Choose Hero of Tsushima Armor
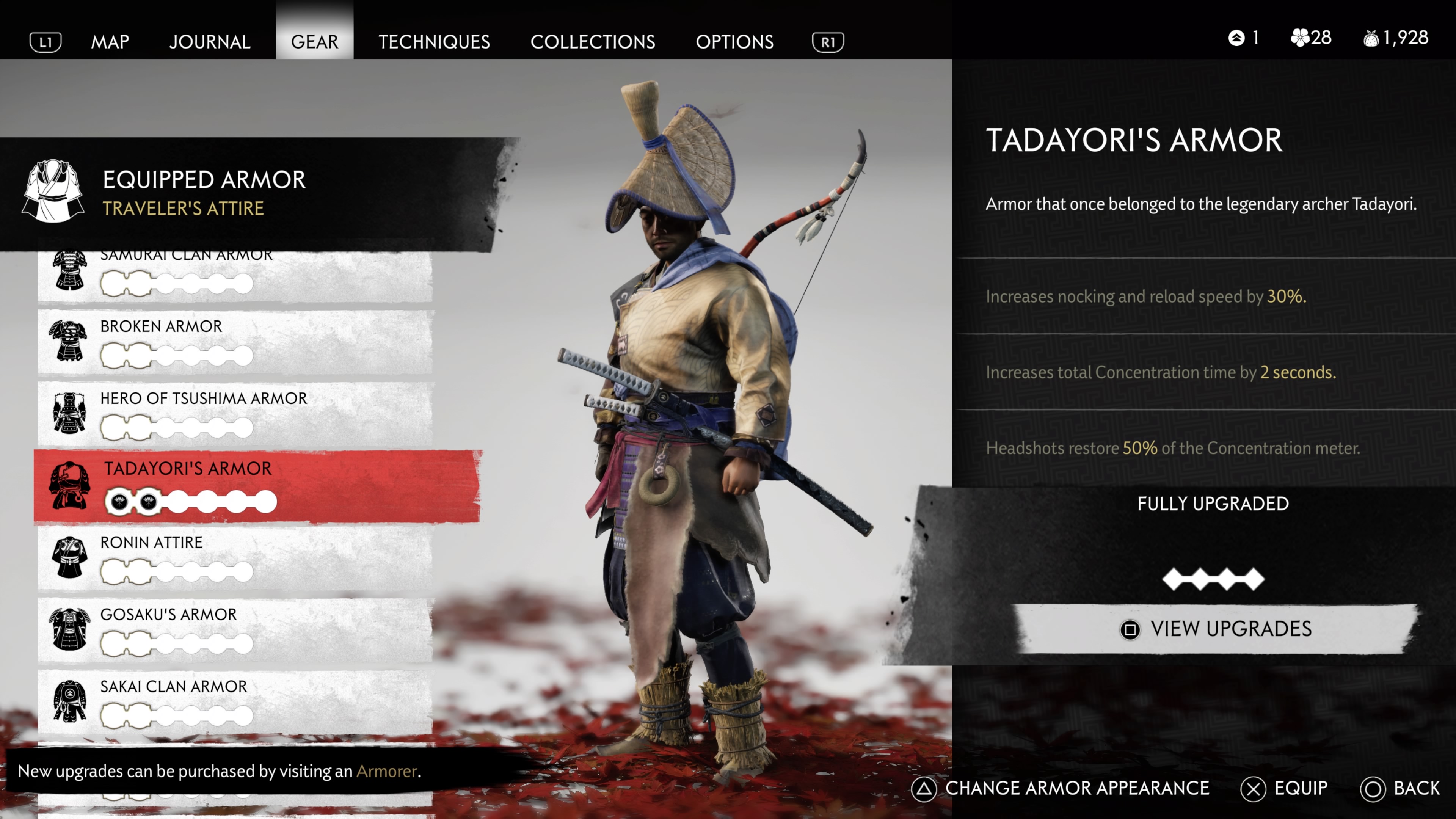The height and width of the screenshot is (819, 1456). pyautogui.click(x=235, y=414)
